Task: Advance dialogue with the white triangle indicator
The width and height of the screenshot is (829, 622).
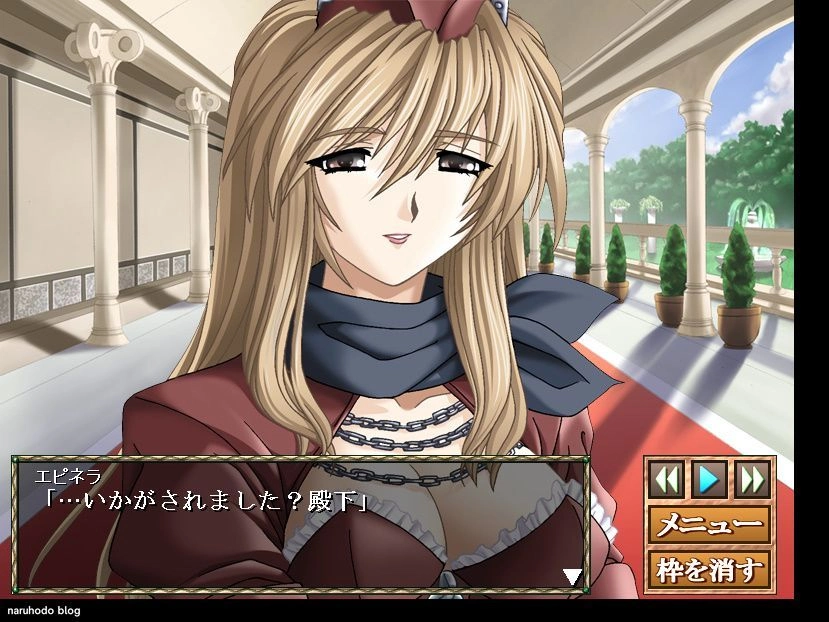Action: (572, 576)
